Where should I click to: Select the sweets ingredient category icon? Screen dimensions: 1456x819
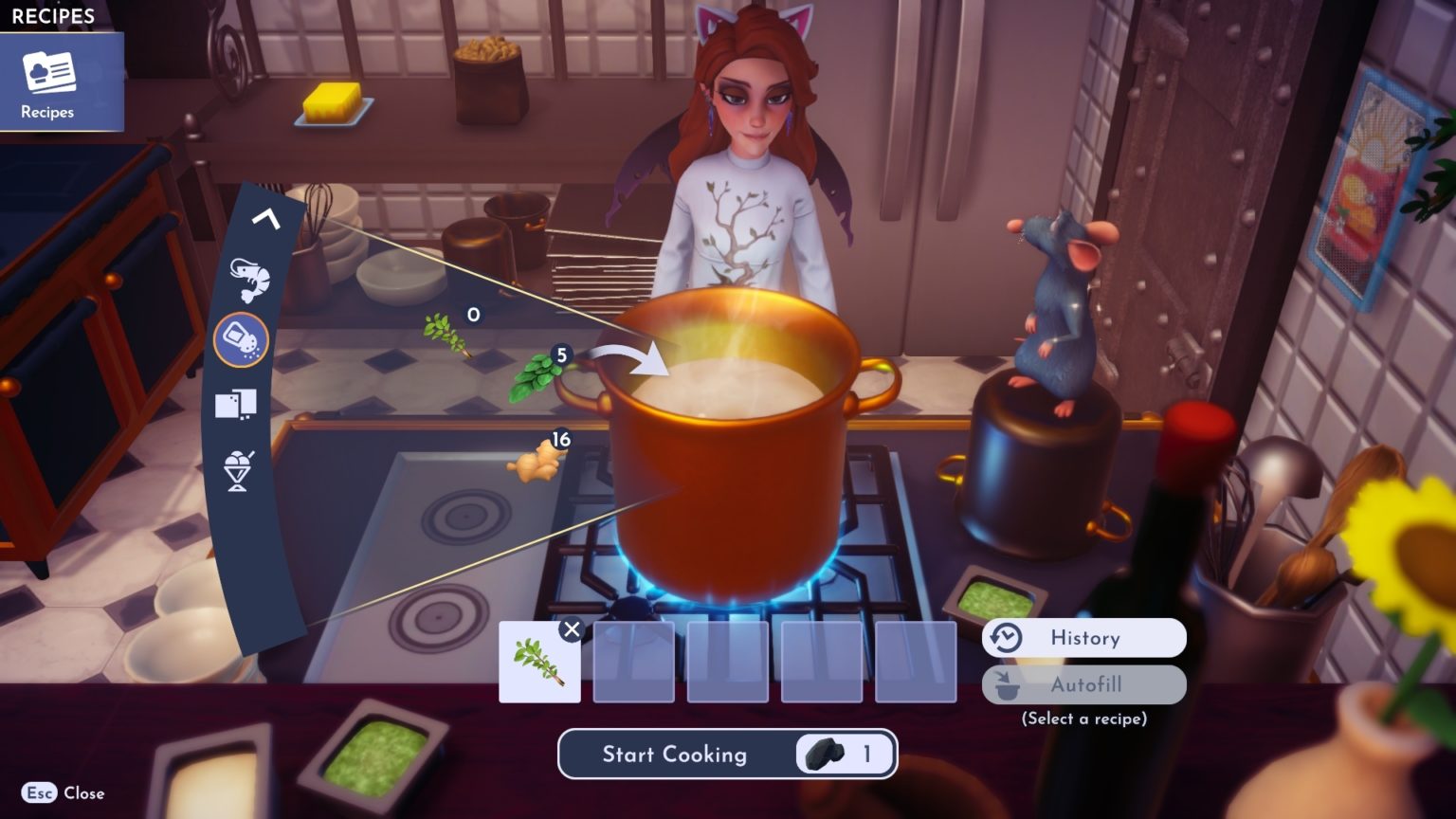click(238, 402)
